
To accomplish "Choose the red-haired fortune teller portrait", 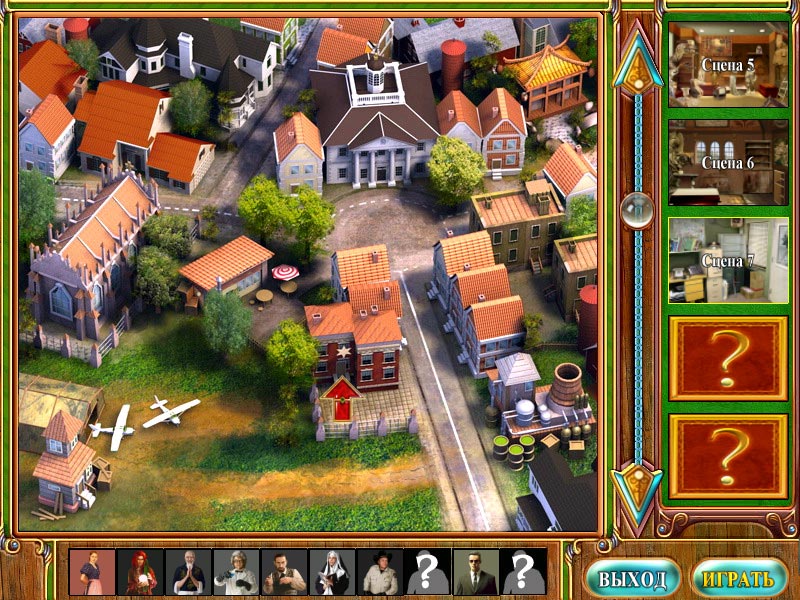I will point(141,573).
